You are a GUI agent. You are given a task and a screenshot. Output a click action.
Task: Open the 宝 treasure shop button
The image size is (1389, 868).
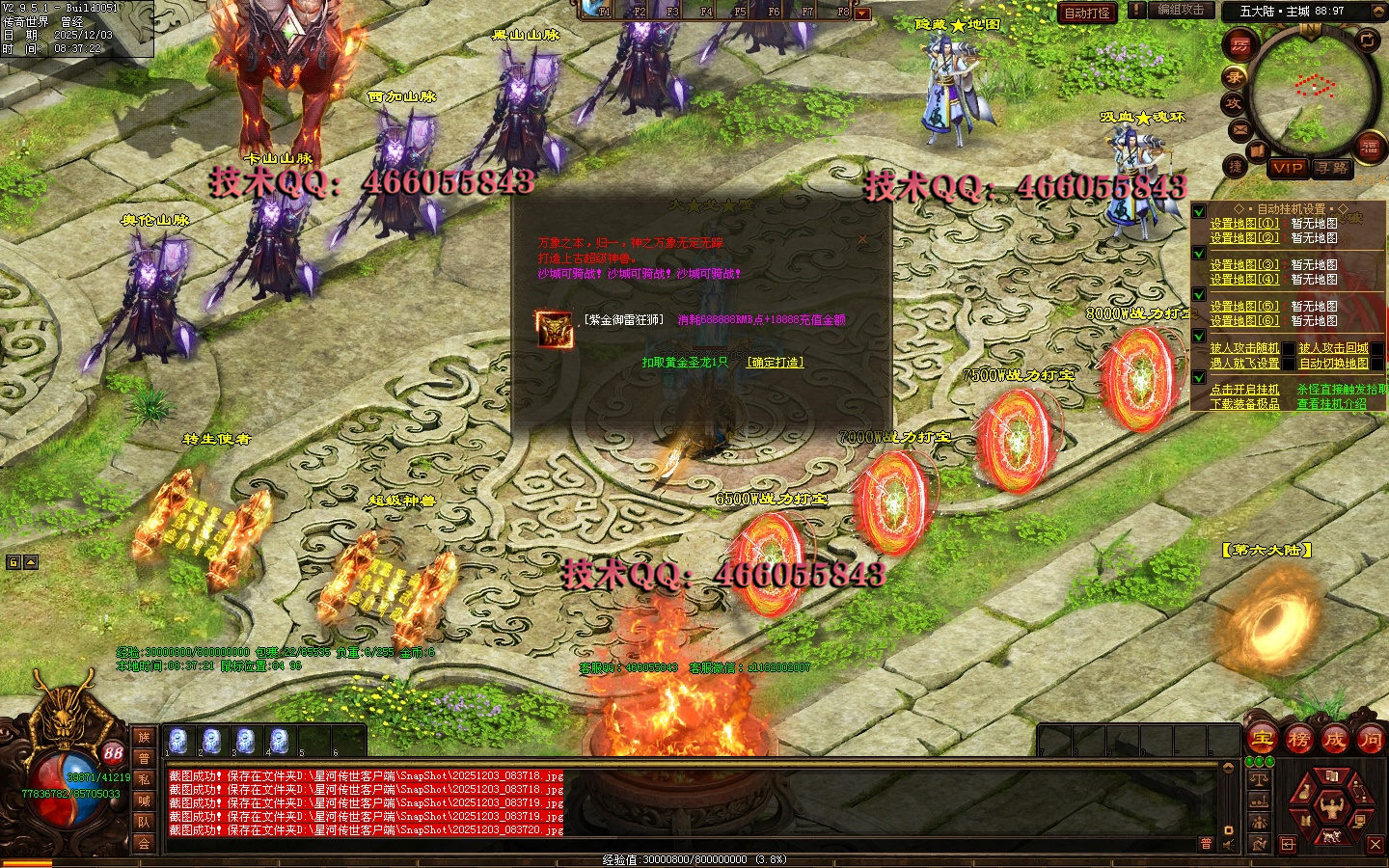[1263, 740]
